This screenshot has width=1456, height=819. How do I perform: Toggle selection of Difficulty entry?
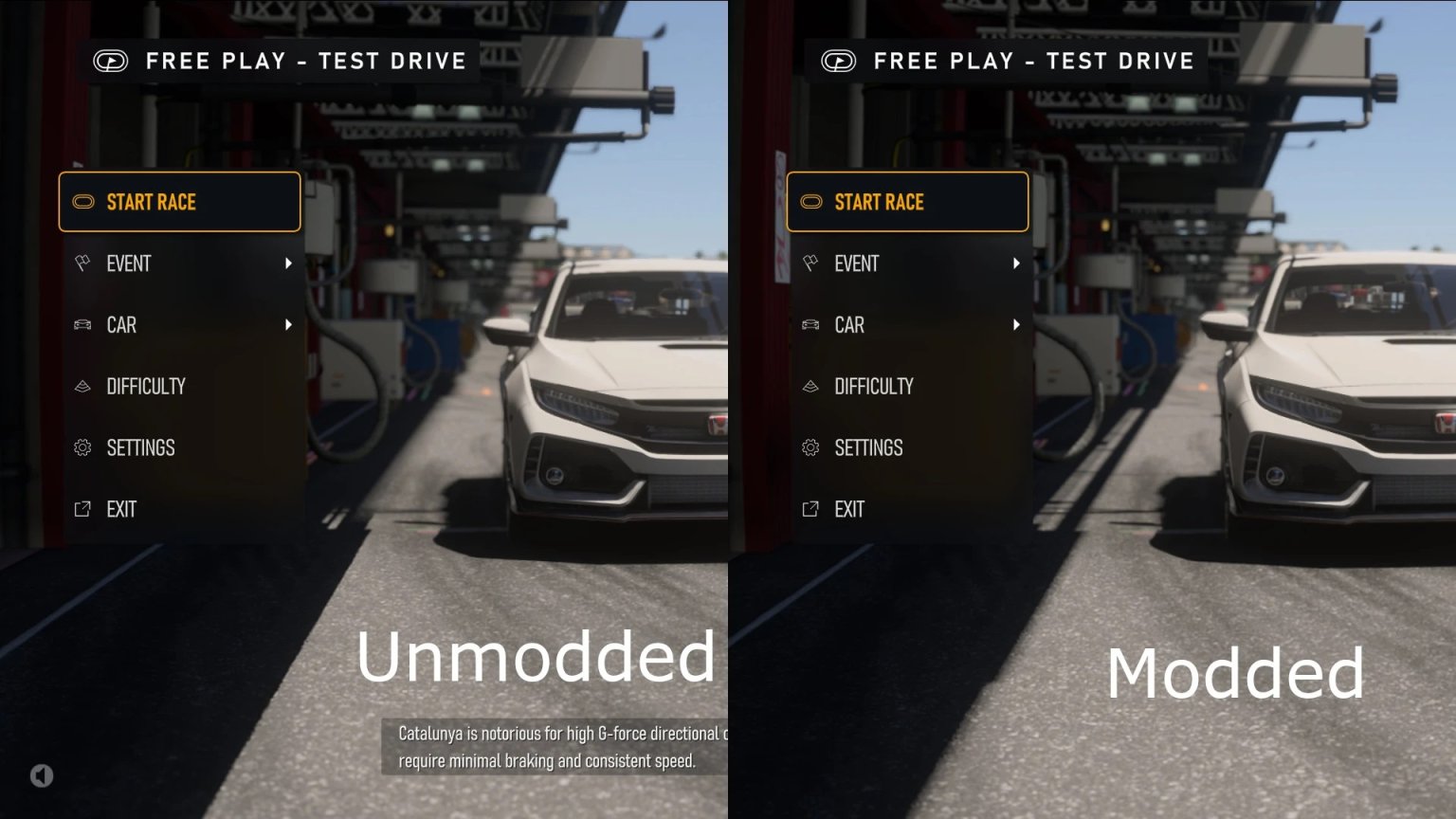pyautogui.click(x=146, y=386)
